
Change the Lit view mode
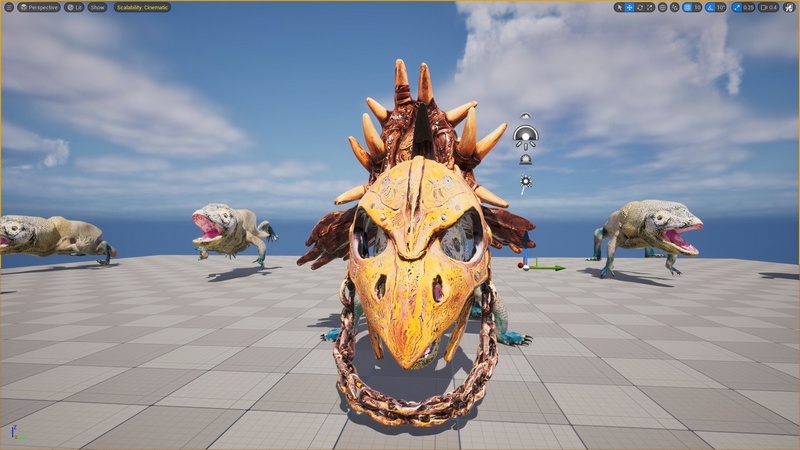(75, 7)
